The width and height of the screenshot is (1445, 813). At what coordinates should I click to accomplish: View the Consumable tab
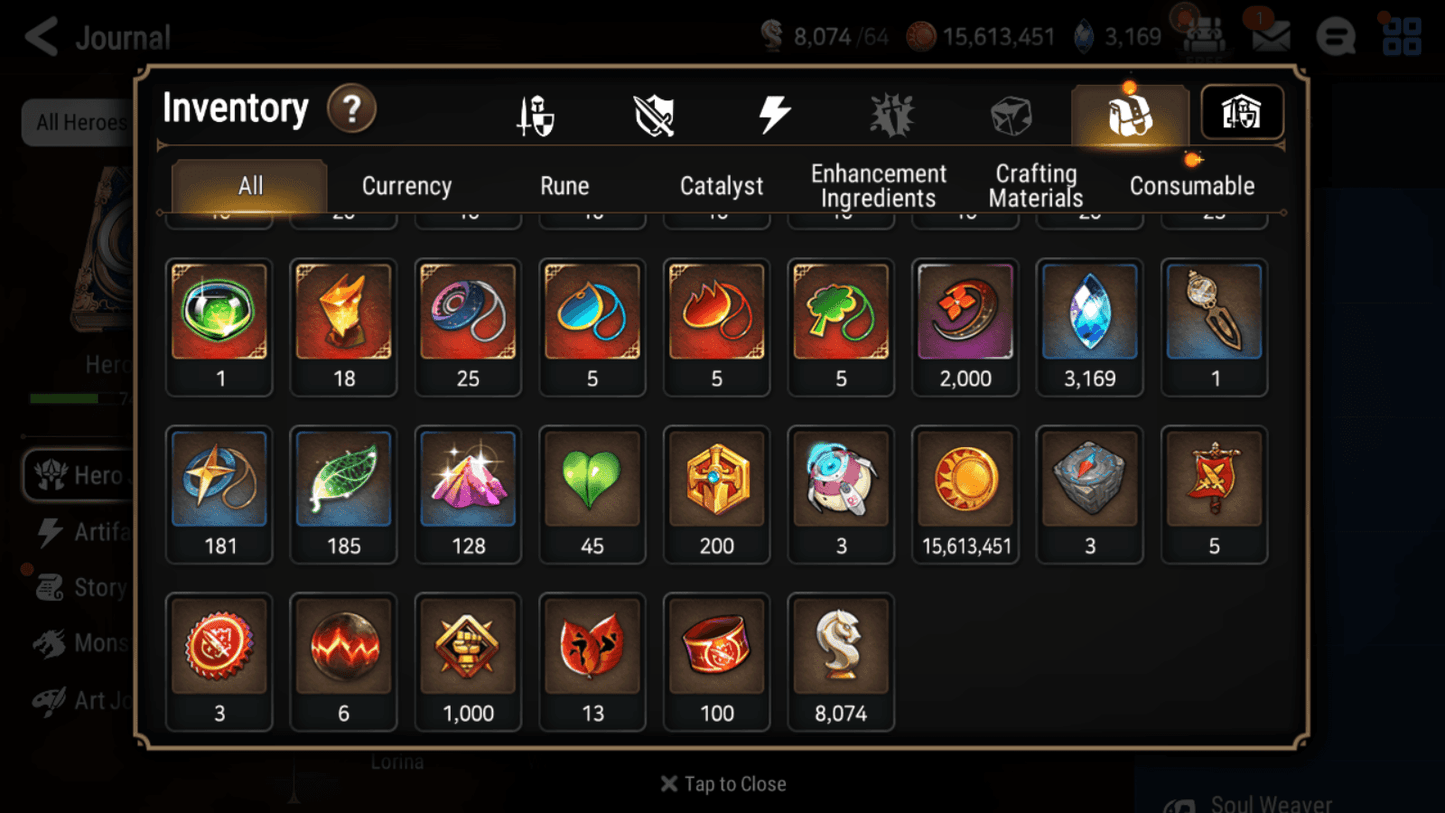click(1192, 185)
